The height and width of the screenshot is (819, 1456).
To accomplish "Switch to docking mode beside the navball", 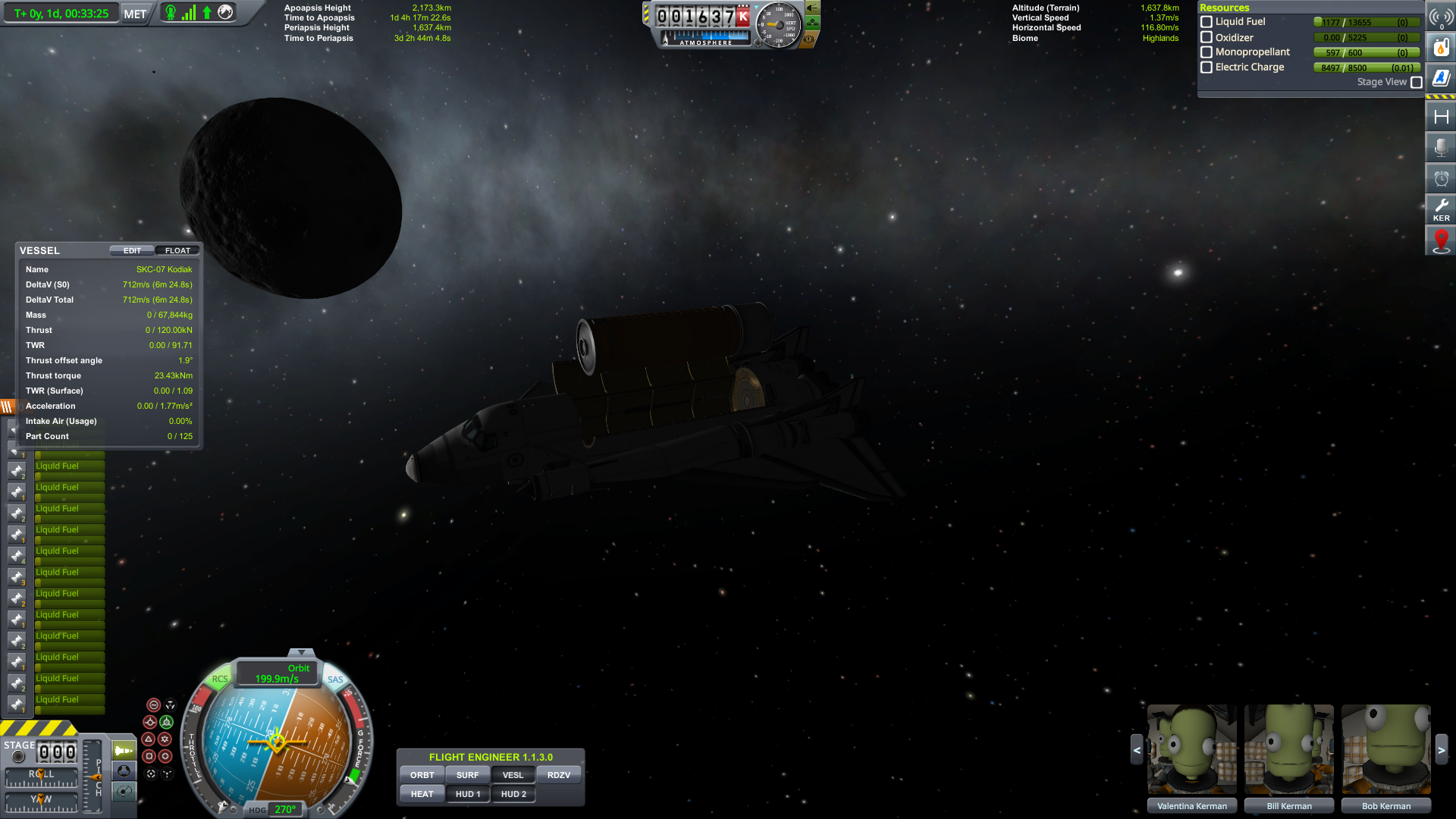I will click(123, 771).
